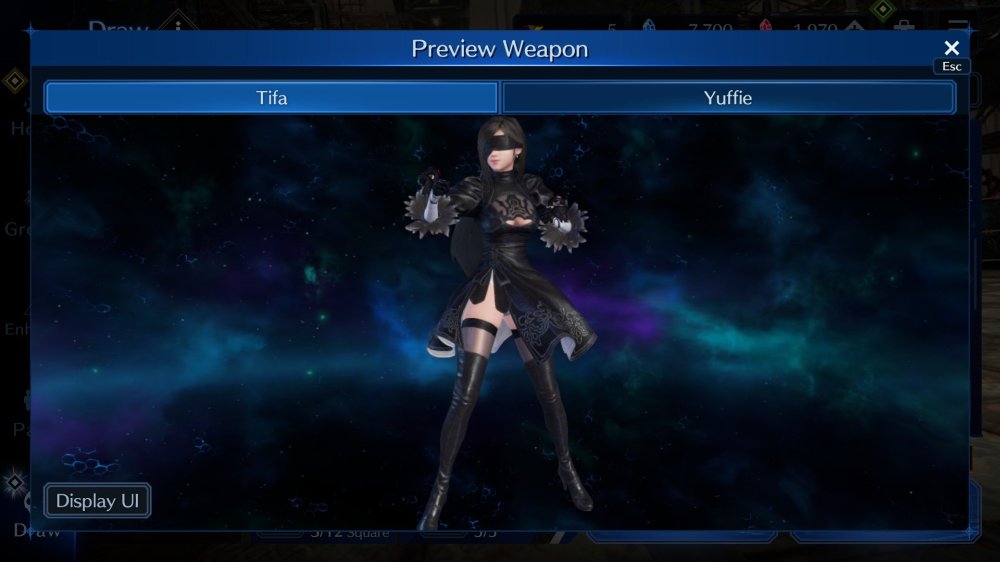Switch to the Tifa tab
The width and height of the screenshot is (1000, 562).
[271, 98]
